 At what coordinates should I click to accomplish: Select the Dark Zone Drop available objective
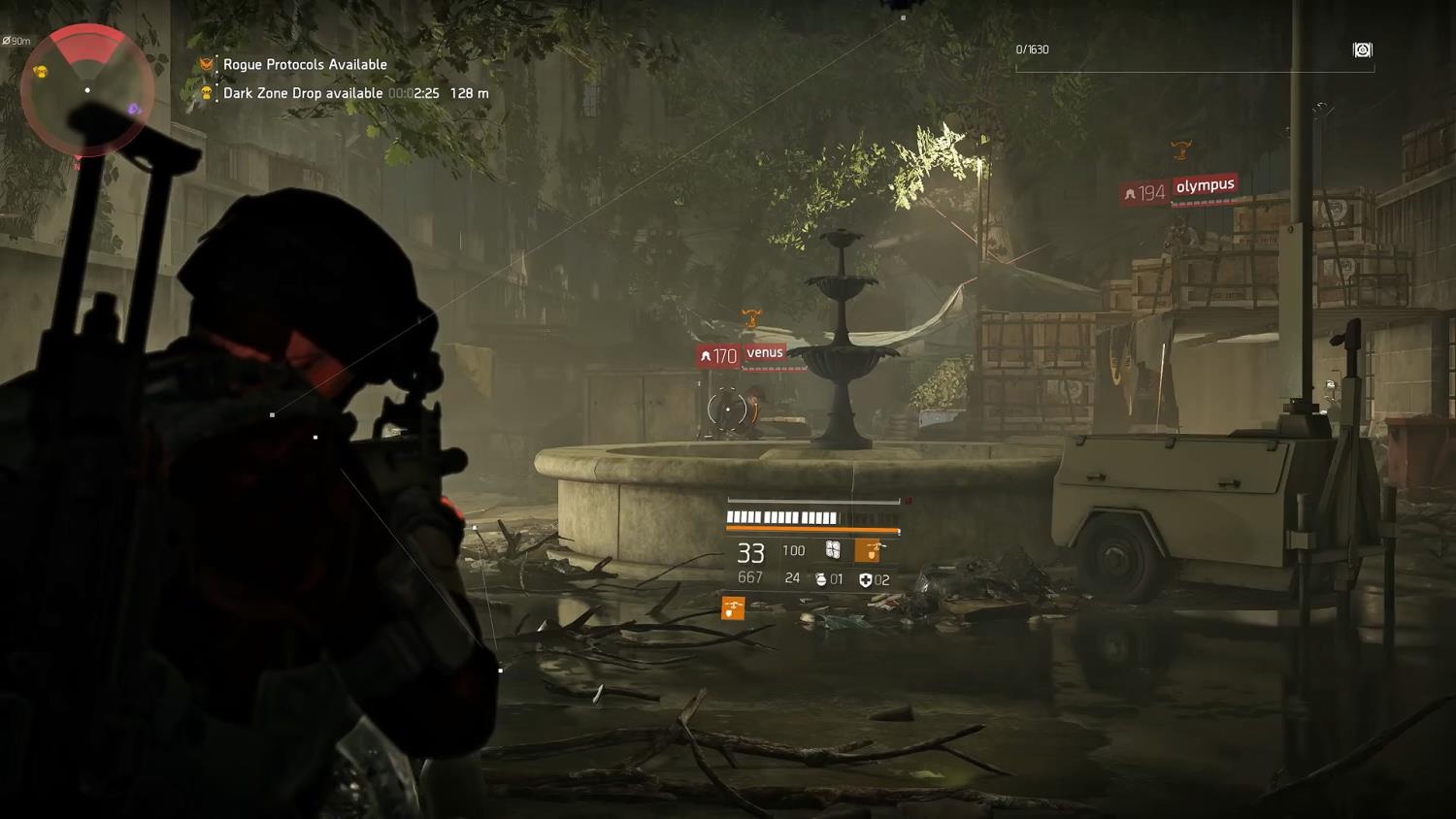point(303,93)
